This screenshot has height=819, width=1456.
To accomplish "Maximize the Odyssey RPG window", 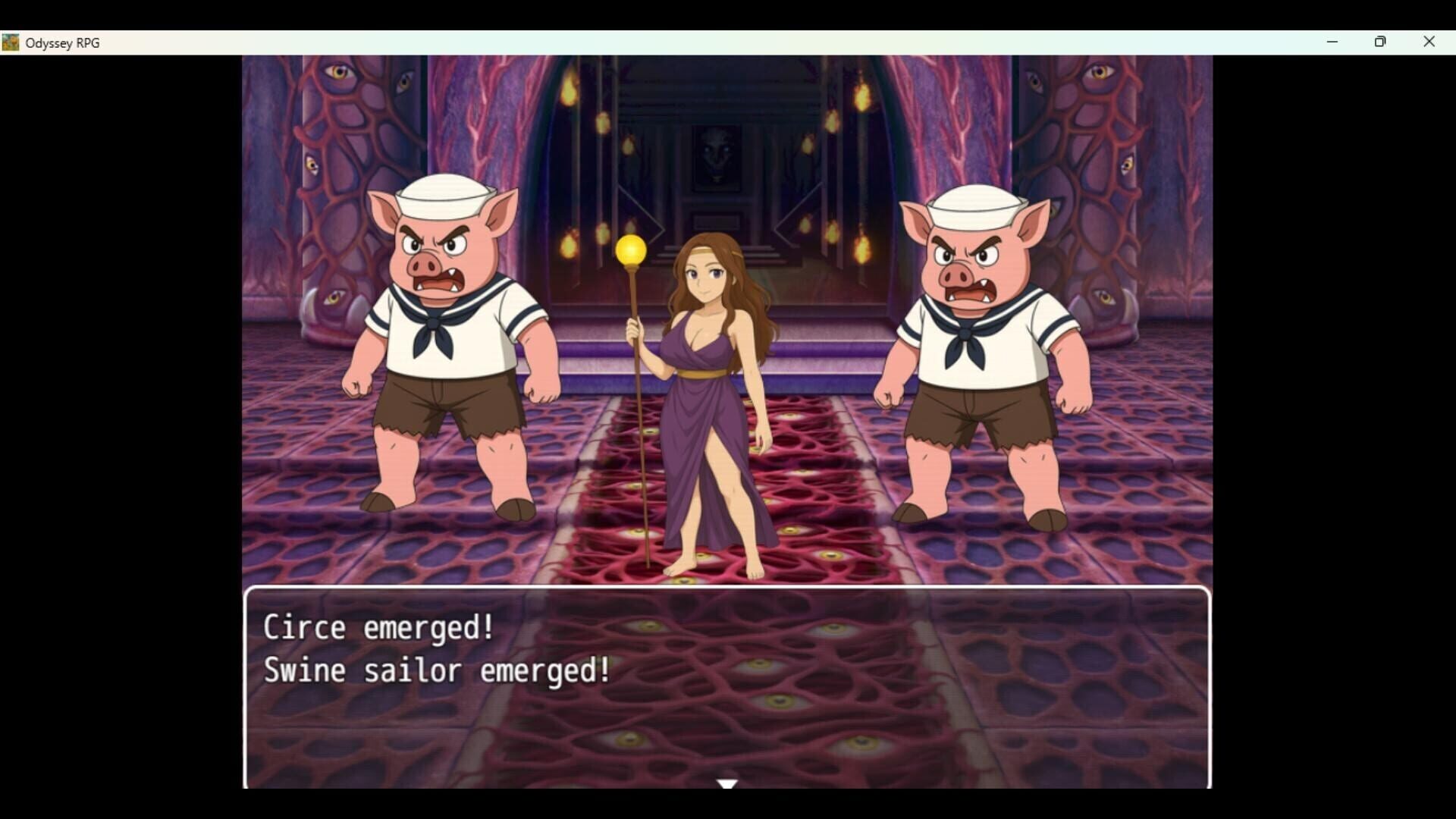I will tap(1380, 42).
